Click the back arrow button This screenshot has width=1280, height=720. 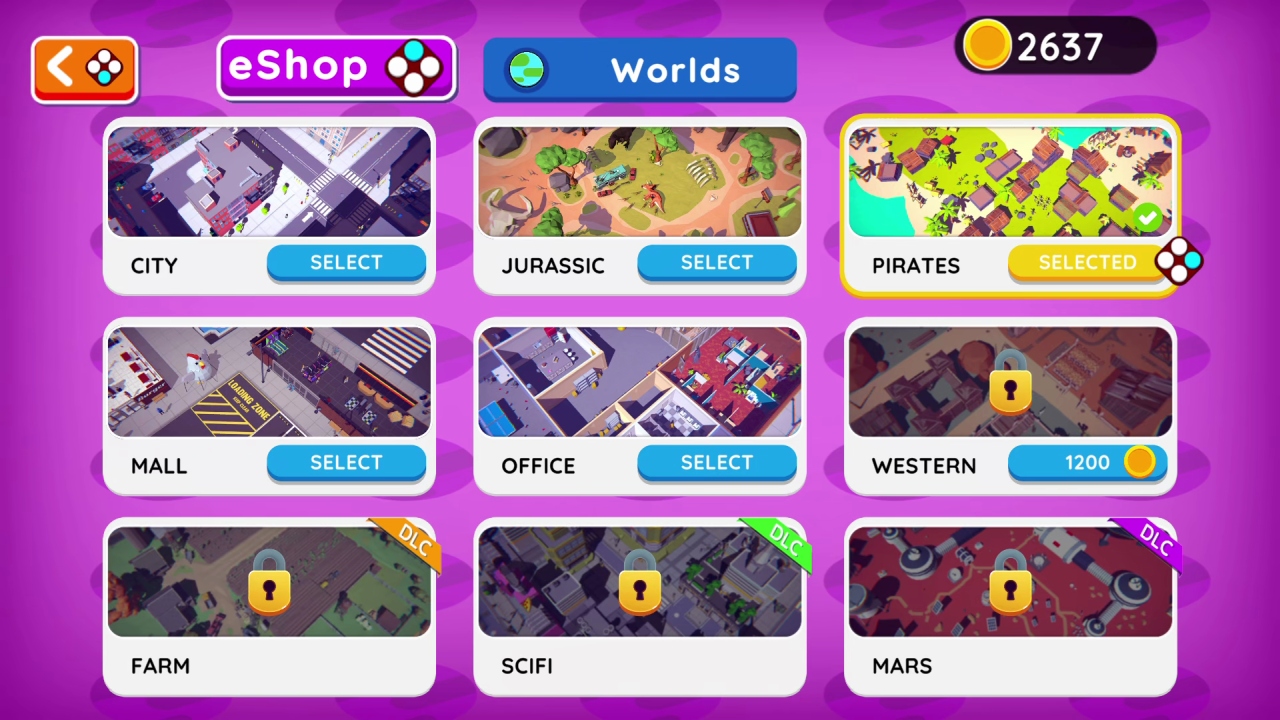pyautogui.click(x=84, y=67)
